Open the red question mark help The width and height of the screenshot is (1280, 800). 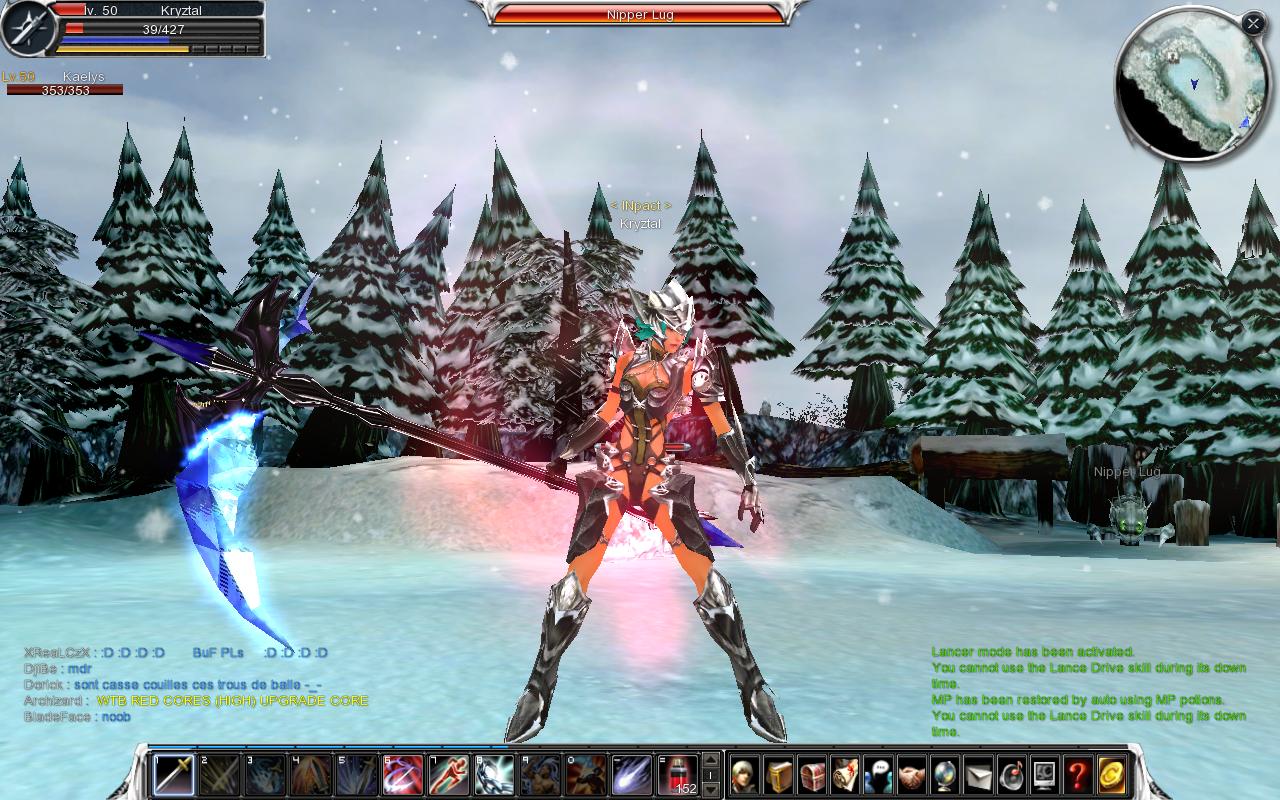[1077, 775]
